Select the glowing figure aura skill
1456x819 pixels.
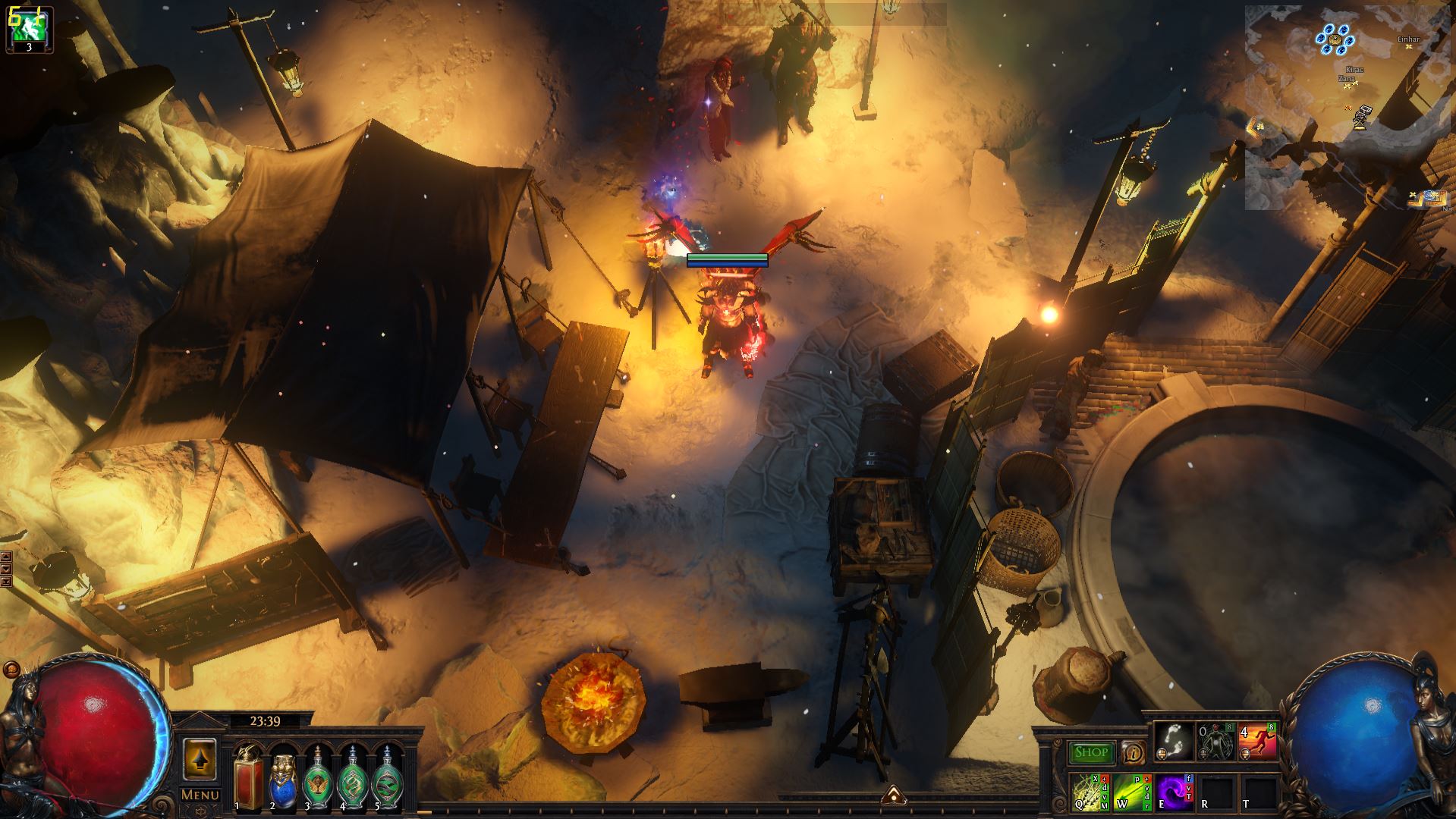pos(1215,742)
